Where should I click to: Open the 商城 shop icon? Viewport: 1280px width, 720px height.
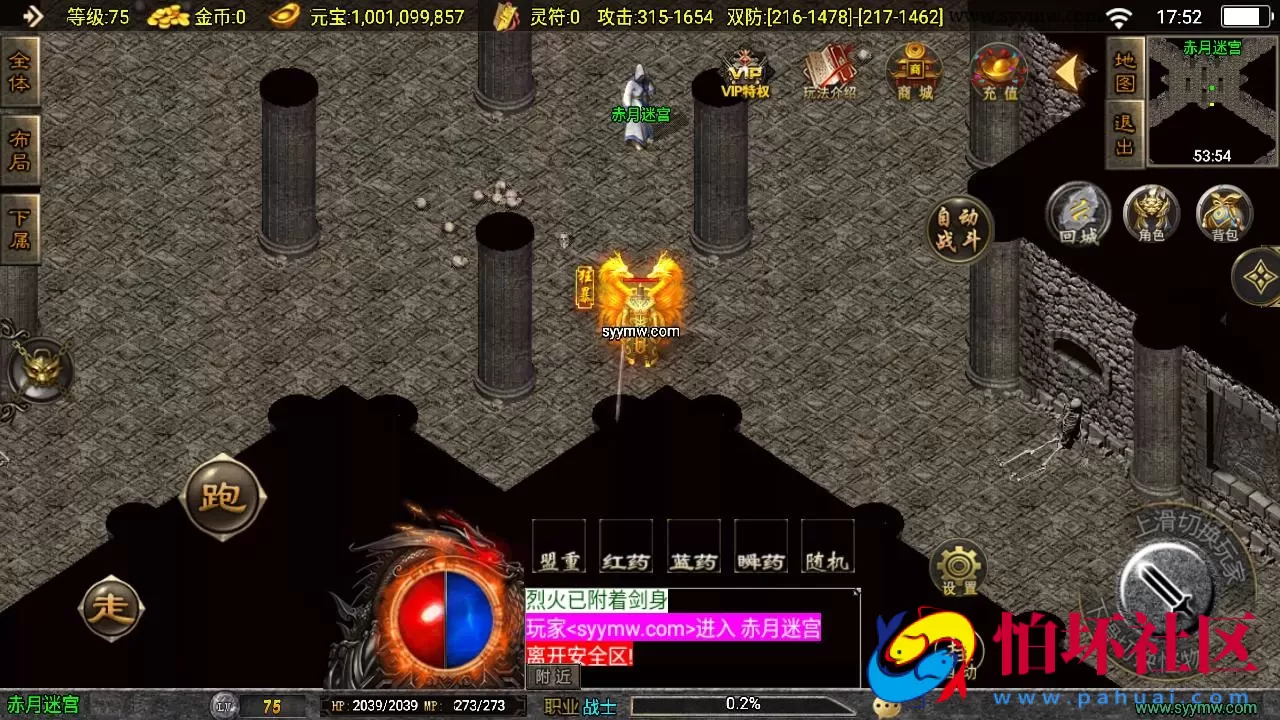pos(913,75)
